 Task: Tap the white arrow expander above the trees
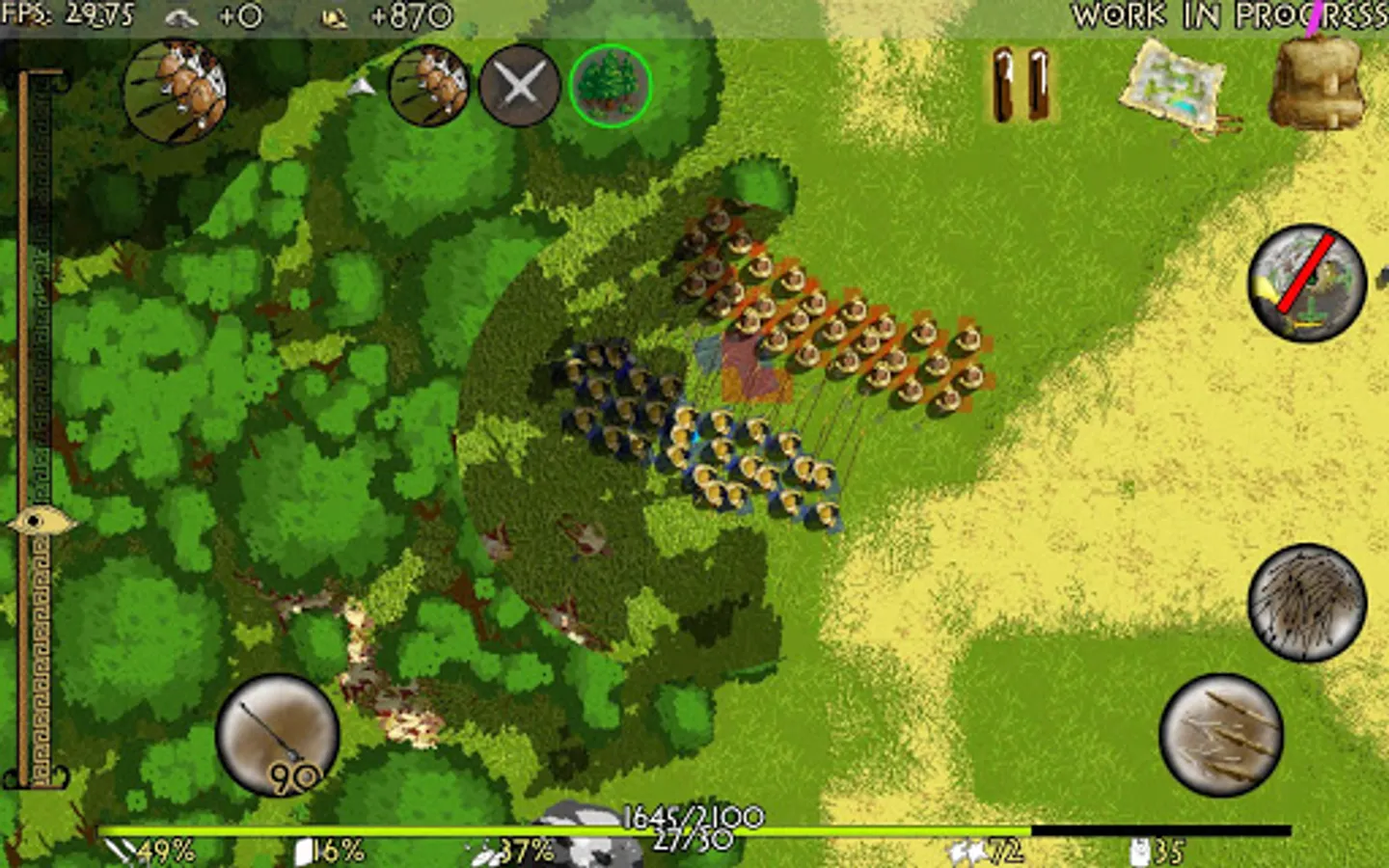point(364,87)
